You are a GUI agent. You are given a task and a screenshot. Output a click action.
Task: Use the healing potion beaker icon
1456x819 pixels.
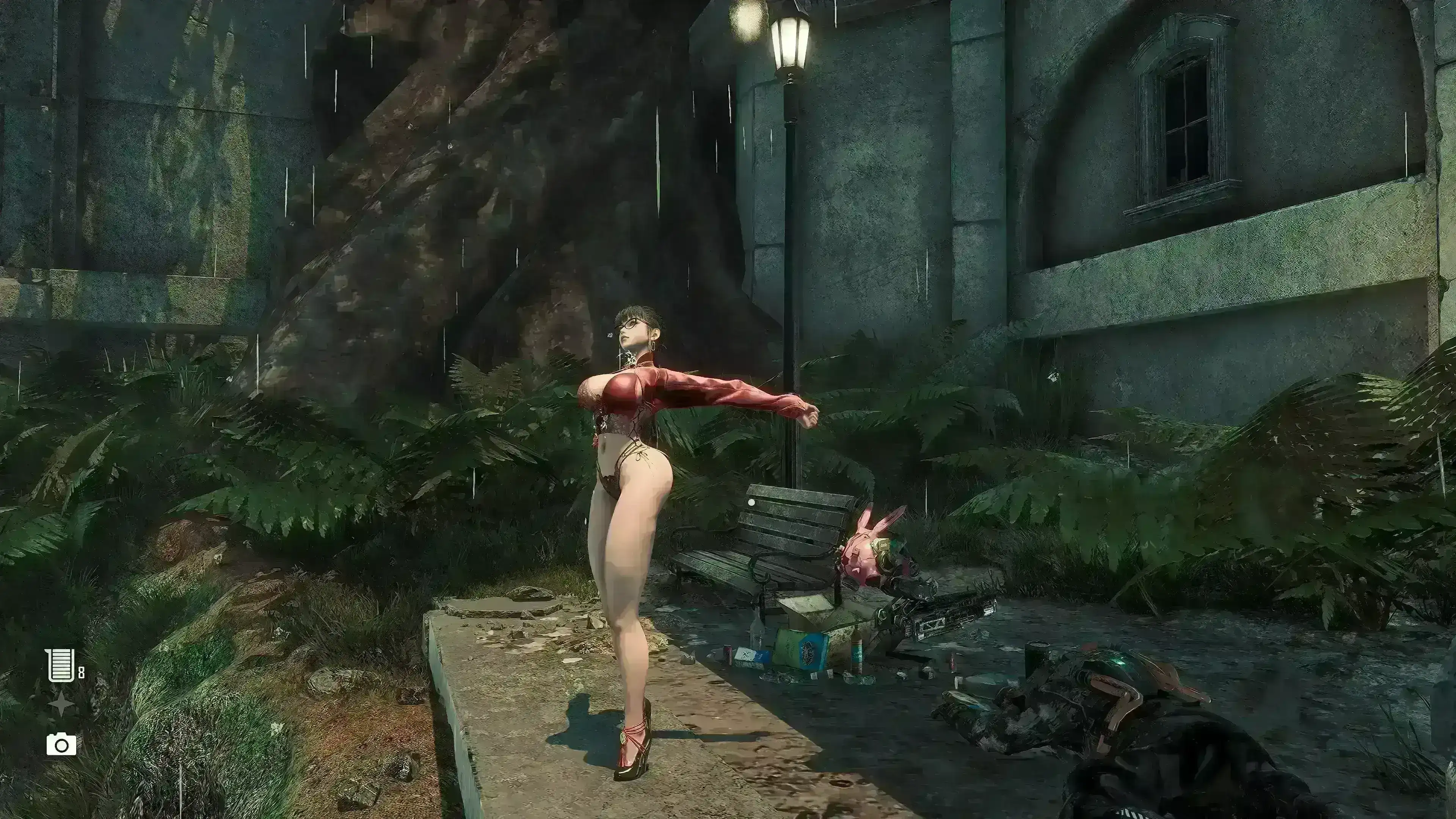tap(61, 665)
